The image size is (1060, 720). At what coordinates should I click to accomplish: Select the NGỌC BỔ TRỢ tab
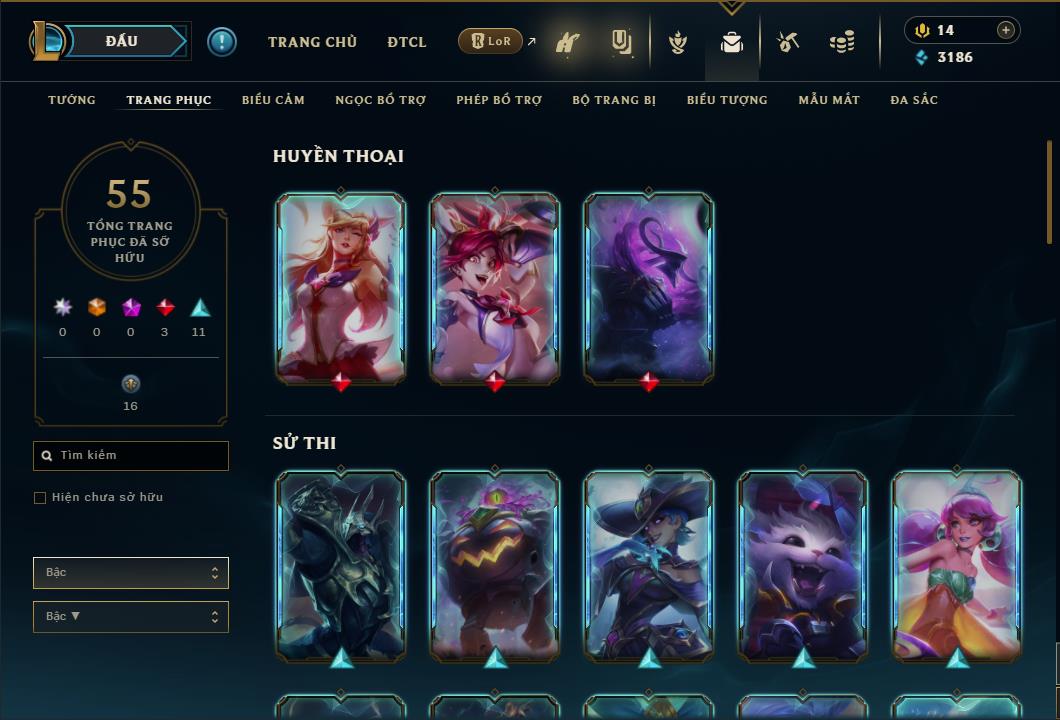tap(380, 100)
